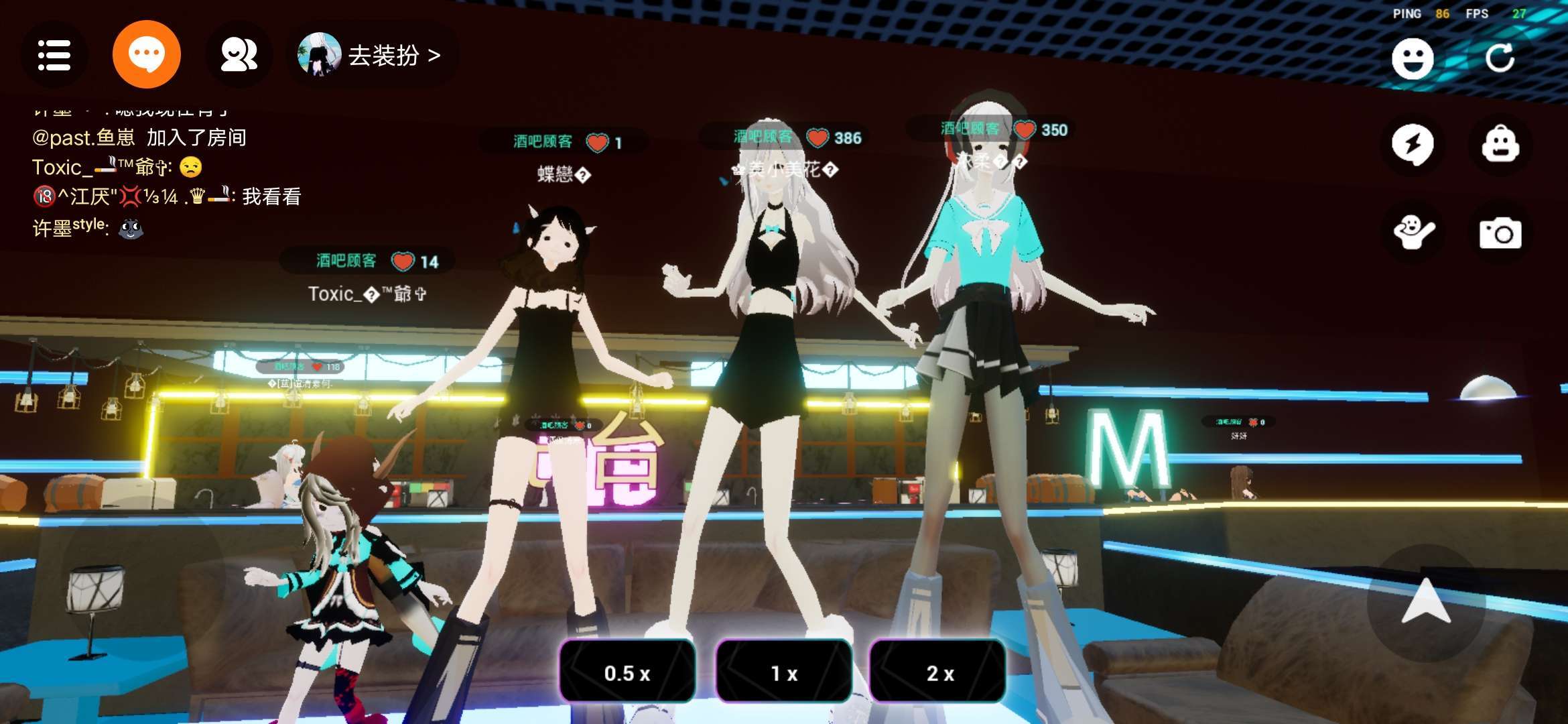1568x724 pixels.
Task: Go to the 去装扮 dress-up screen
Action: click(377, 55)
